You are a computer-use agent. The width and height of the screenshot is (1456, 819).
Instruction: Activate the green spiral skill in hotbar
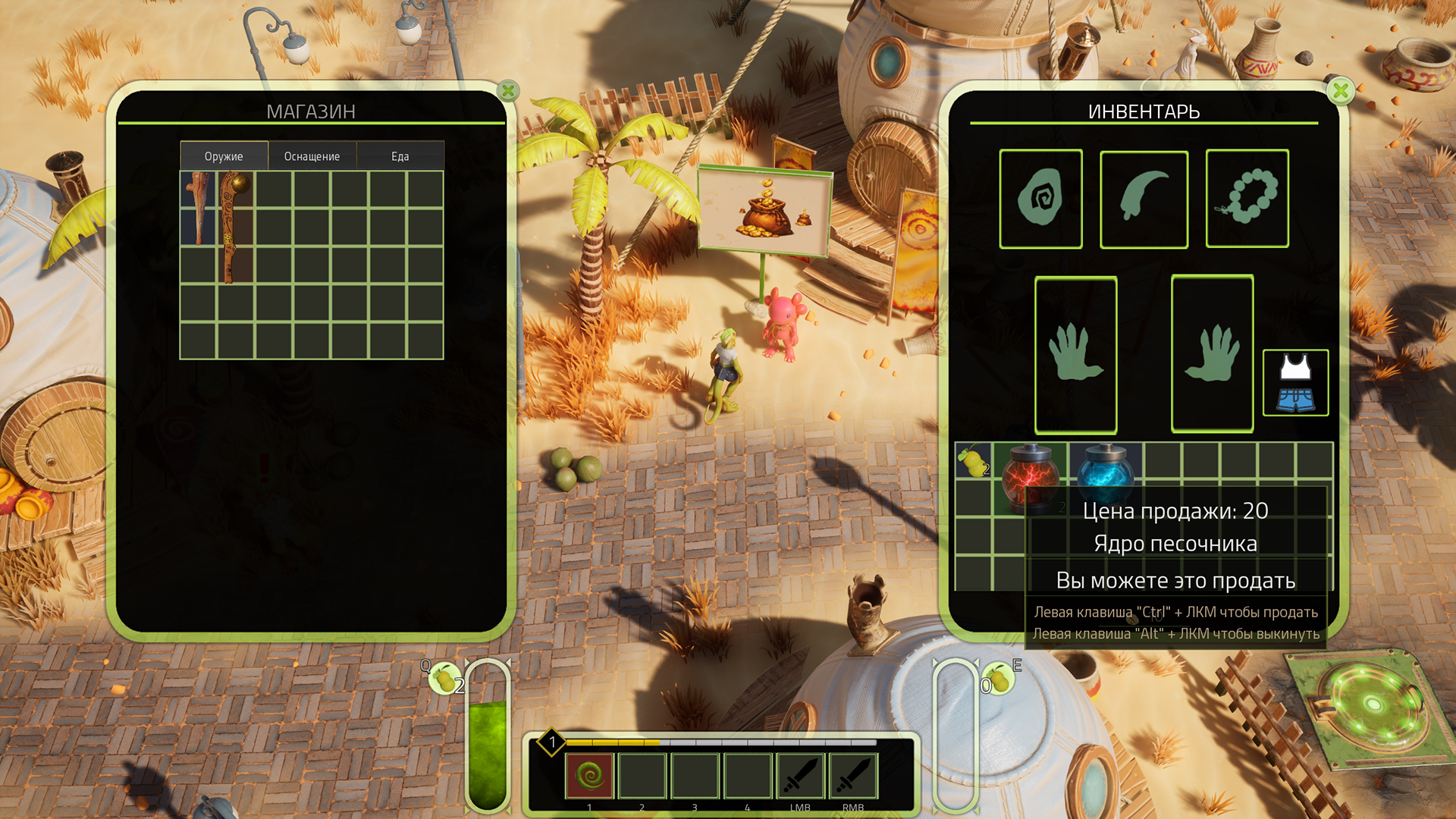pyautogui.click(x=589, y=776)
